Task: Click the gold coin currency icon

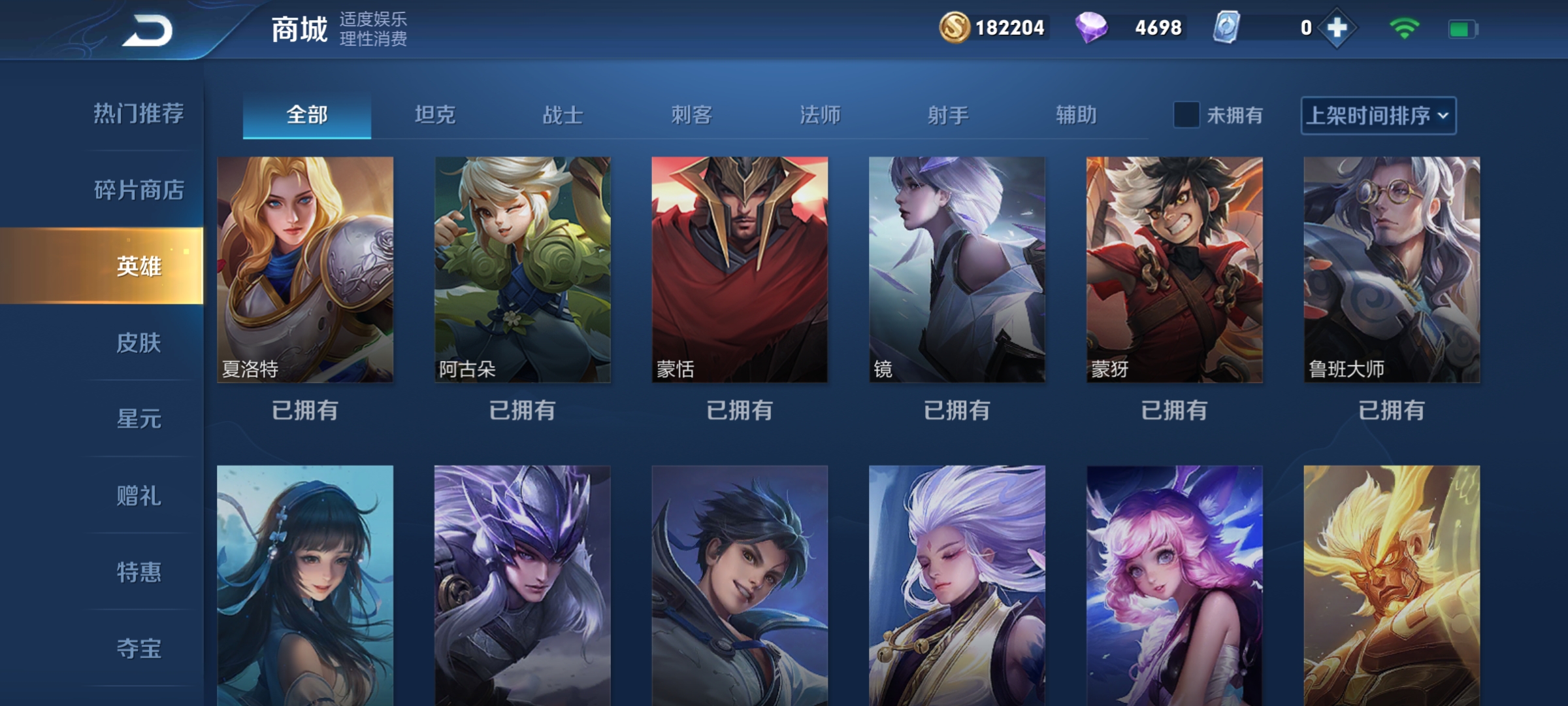Action: click(955, 28)
